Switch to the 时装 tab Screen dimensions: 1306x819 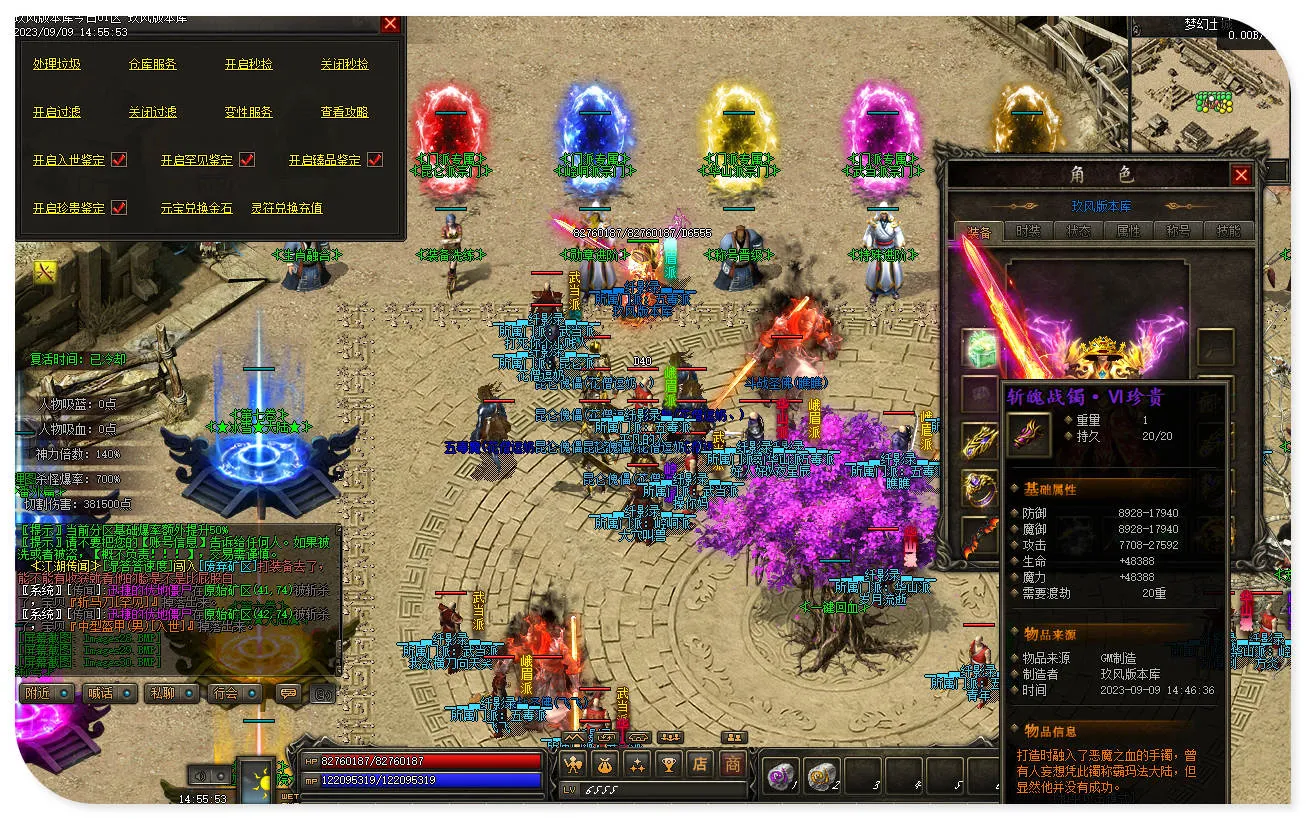click(x=1028, y=230)
